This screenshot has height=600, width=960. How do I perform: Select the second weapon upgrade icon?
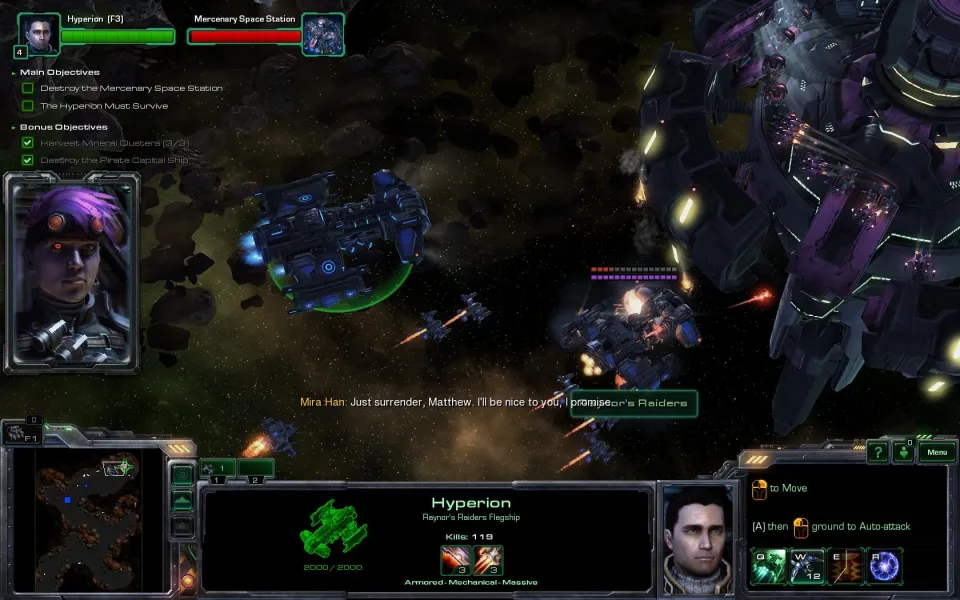(x=489, y=560)
